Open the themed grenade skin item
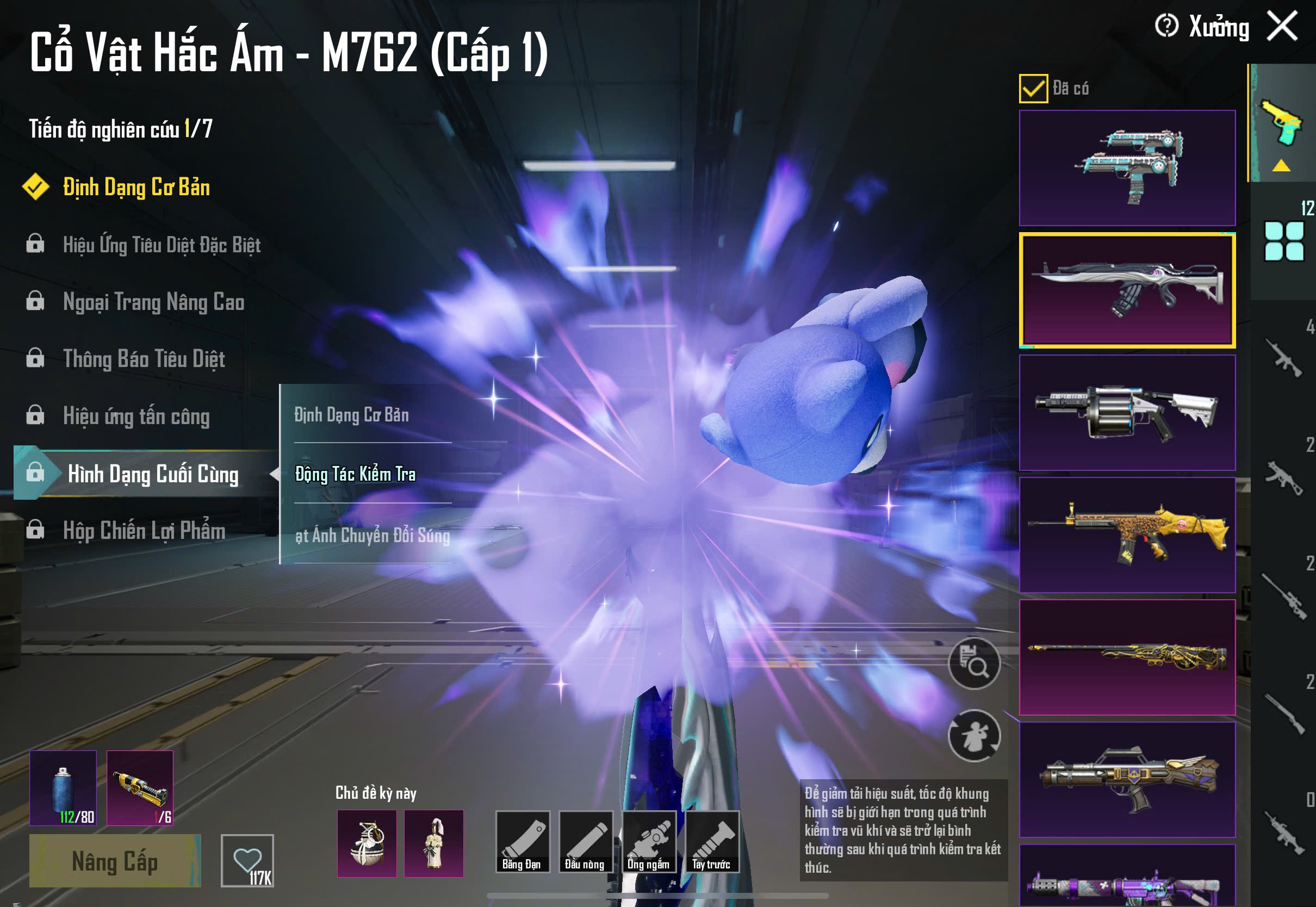 (x=367, y=843)
